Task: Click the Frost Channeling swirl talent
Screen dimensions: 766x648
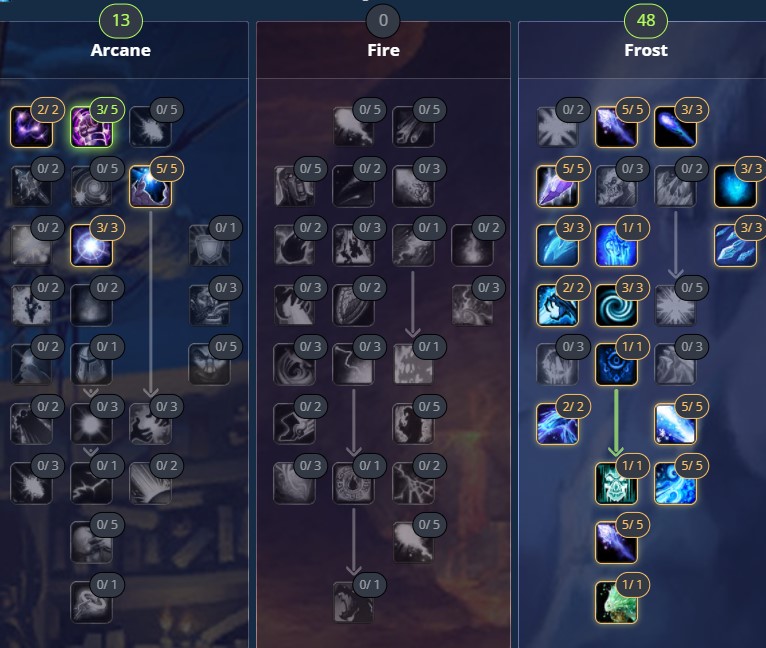Action: point(616,304)
